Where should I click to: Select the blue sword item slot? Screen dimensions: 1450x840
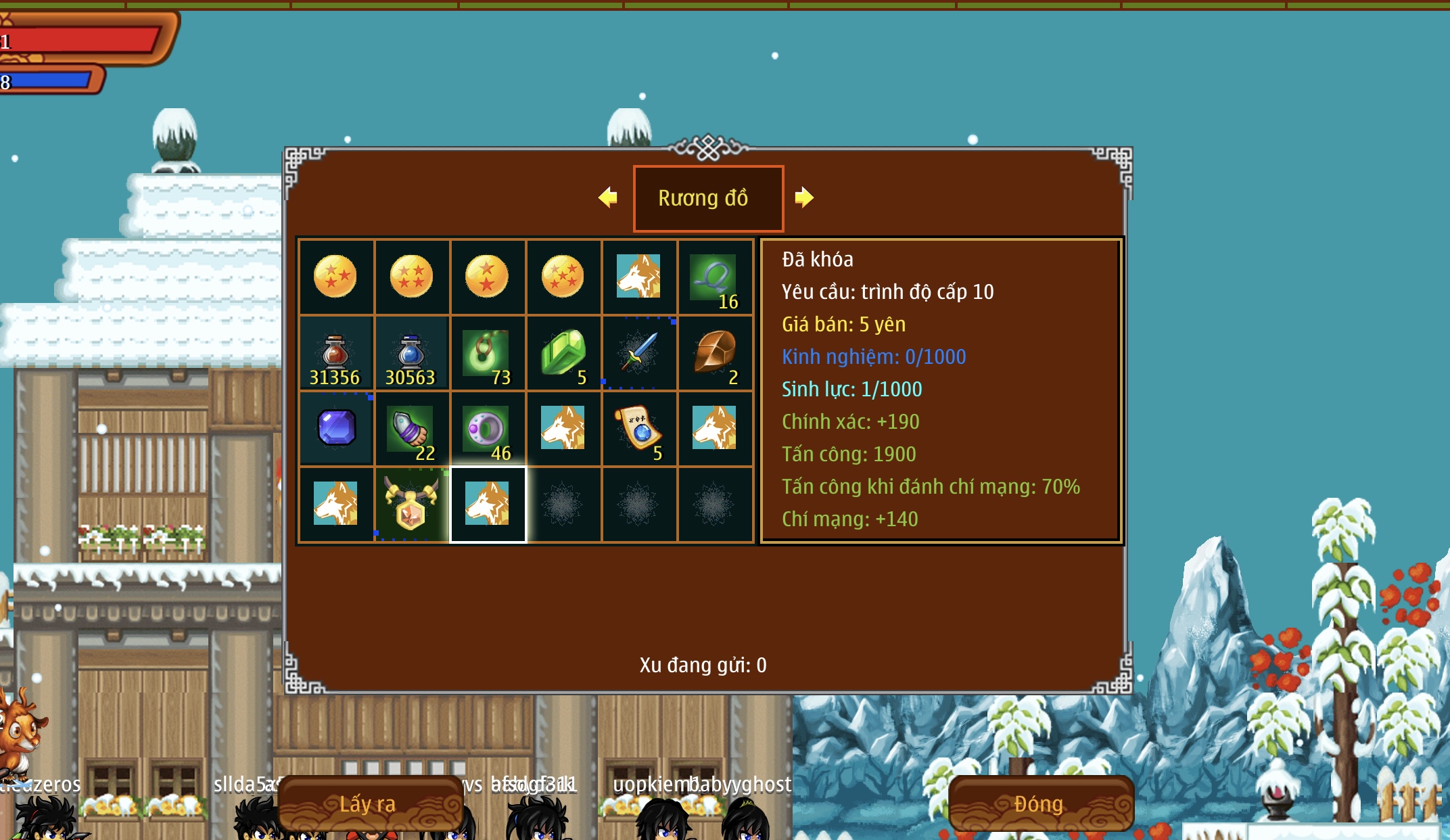coord(638,352)
